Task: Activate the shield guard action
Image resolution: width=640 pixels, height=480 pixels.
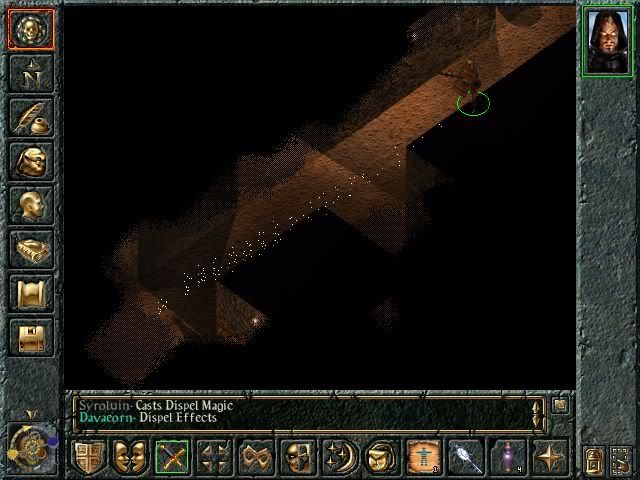Action: click(89, 456)
